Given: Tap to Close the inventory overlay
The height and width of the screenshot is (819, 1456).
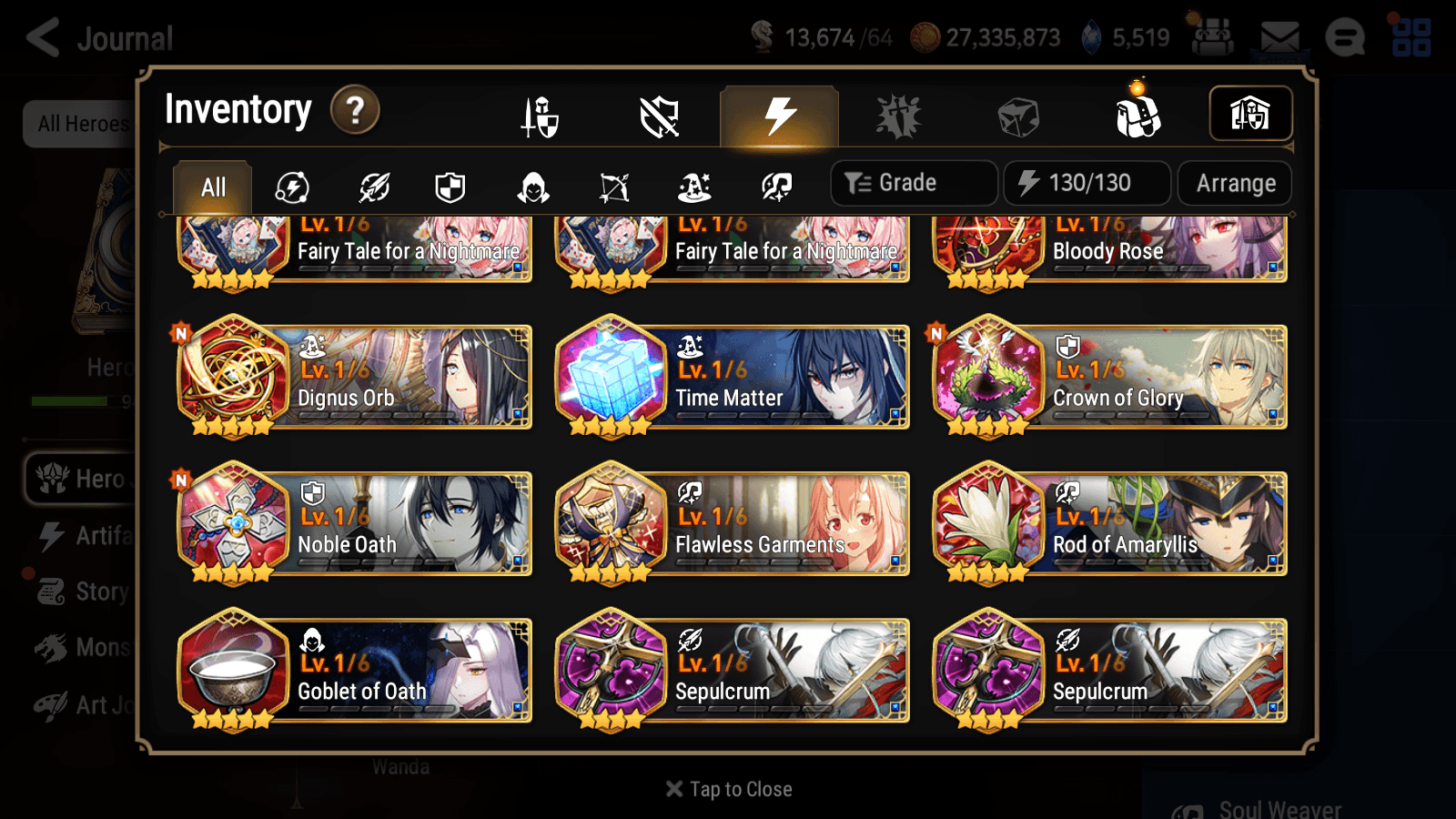Looking at the screenshot, I should click(x=728, y=788).
